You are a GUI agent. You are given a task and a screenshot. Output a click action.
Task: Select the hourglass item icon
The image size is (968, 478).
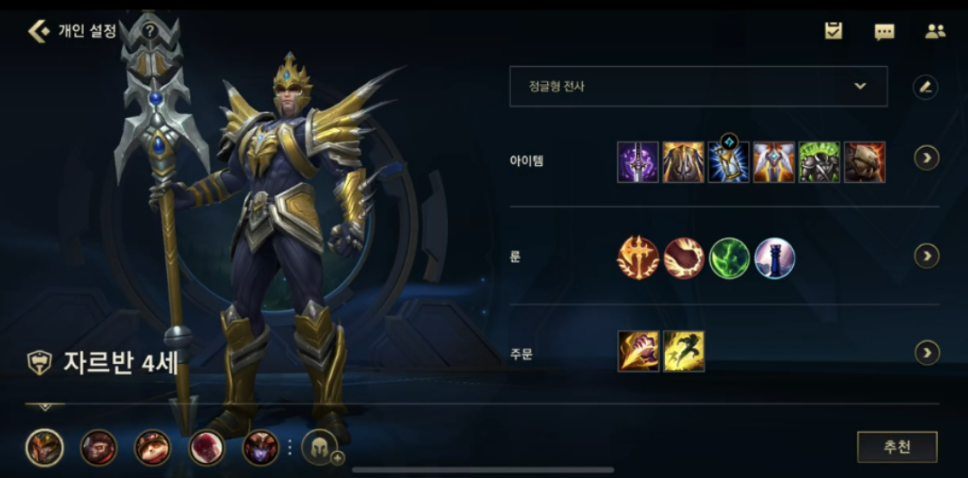pos(729,162)
